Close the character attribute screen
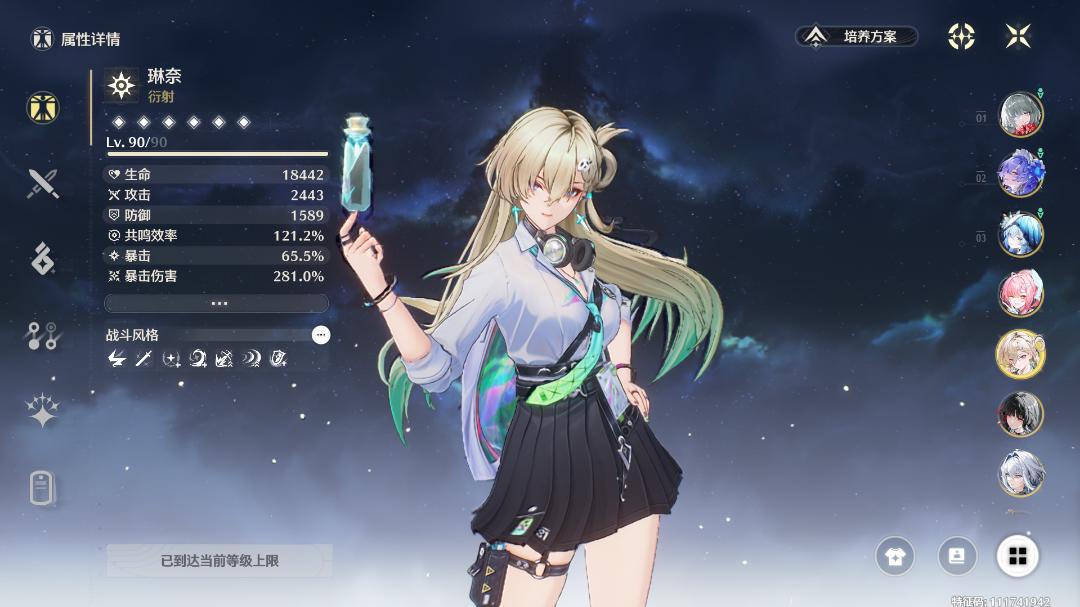1080x607 pixels. pos(1018,37)
